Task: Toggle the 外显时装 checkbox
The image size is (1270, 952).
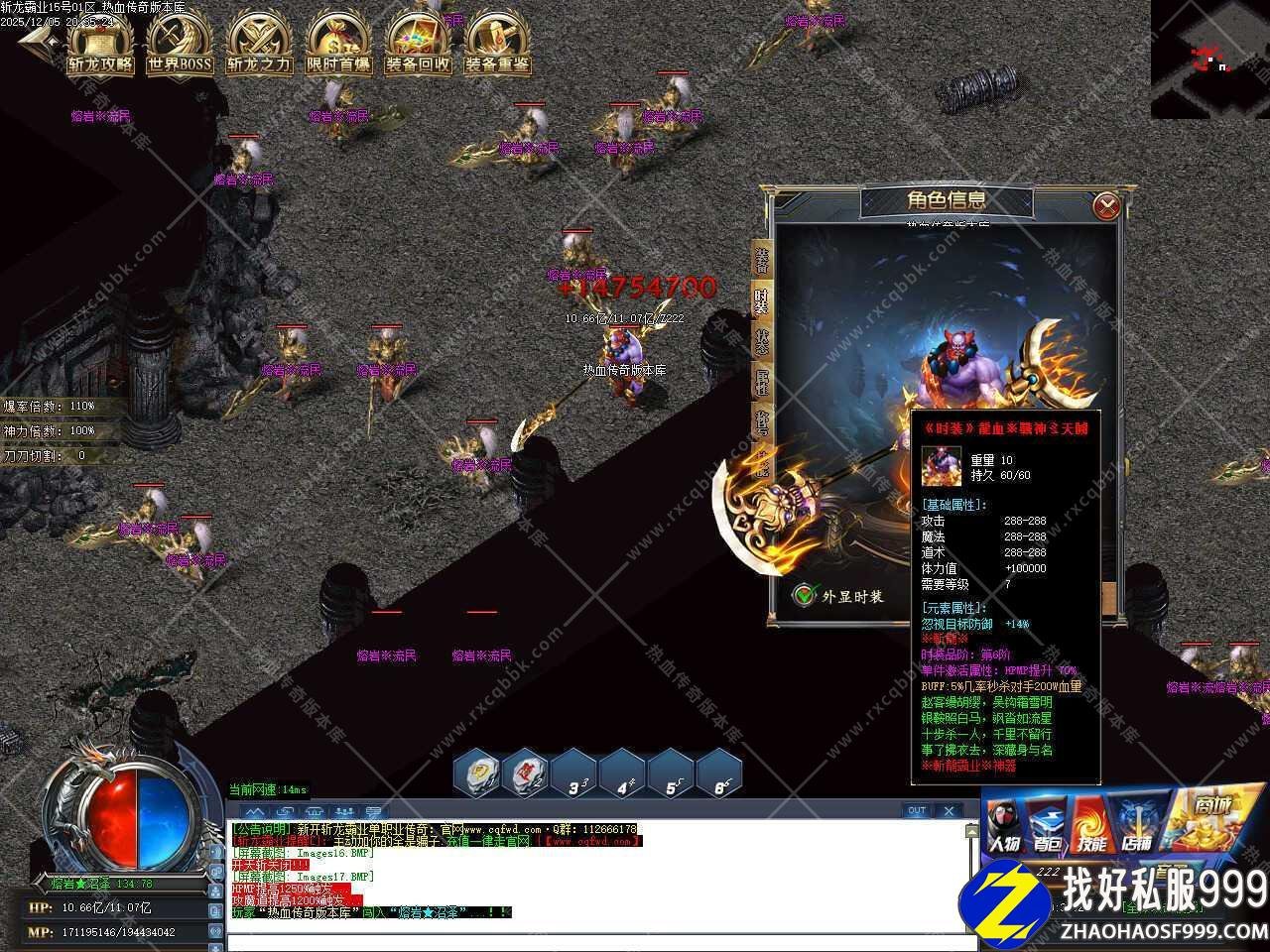Action: coord(805,595)
